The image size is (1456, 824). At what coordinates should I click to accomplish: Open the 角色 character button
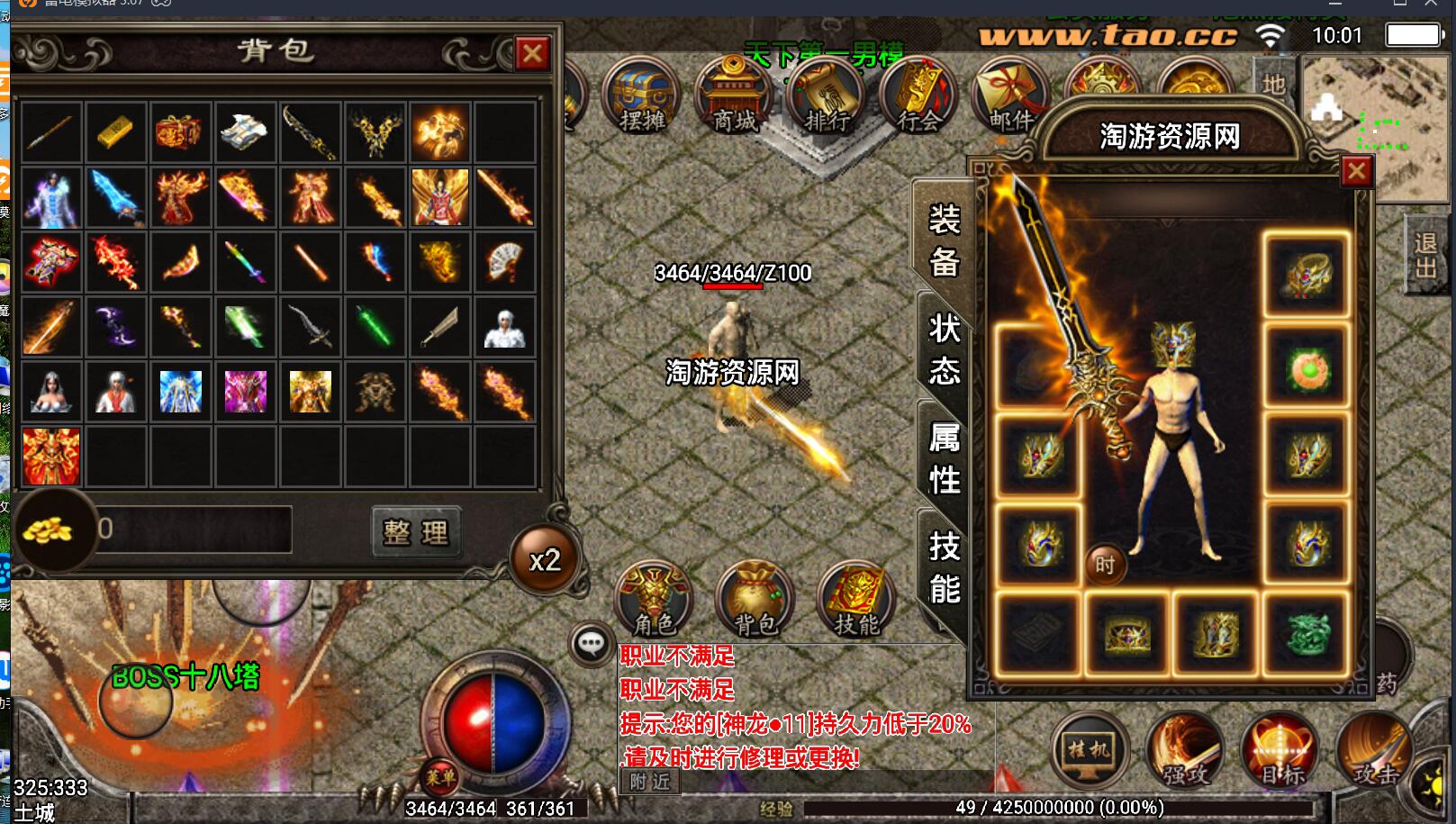655,599
